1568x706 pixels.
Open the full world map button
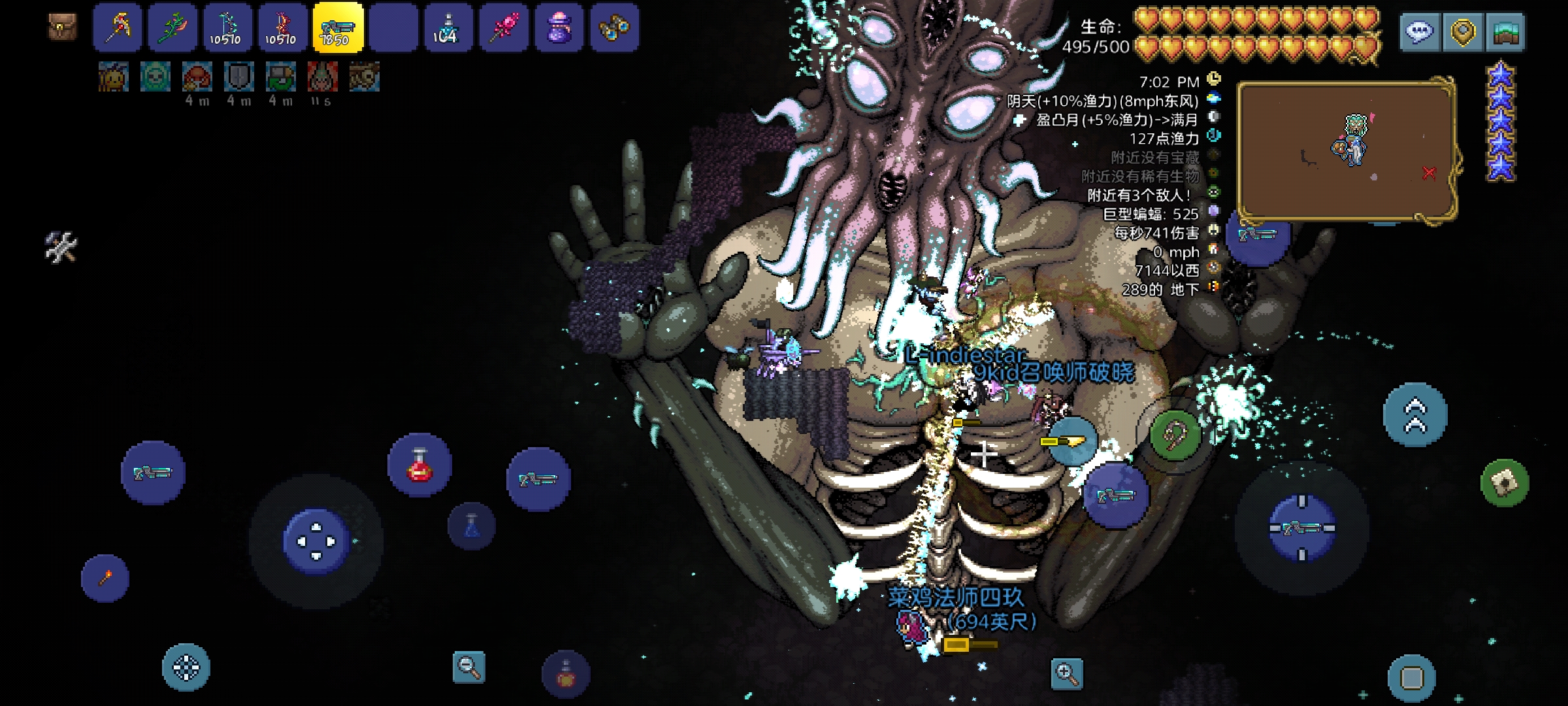1505,31
